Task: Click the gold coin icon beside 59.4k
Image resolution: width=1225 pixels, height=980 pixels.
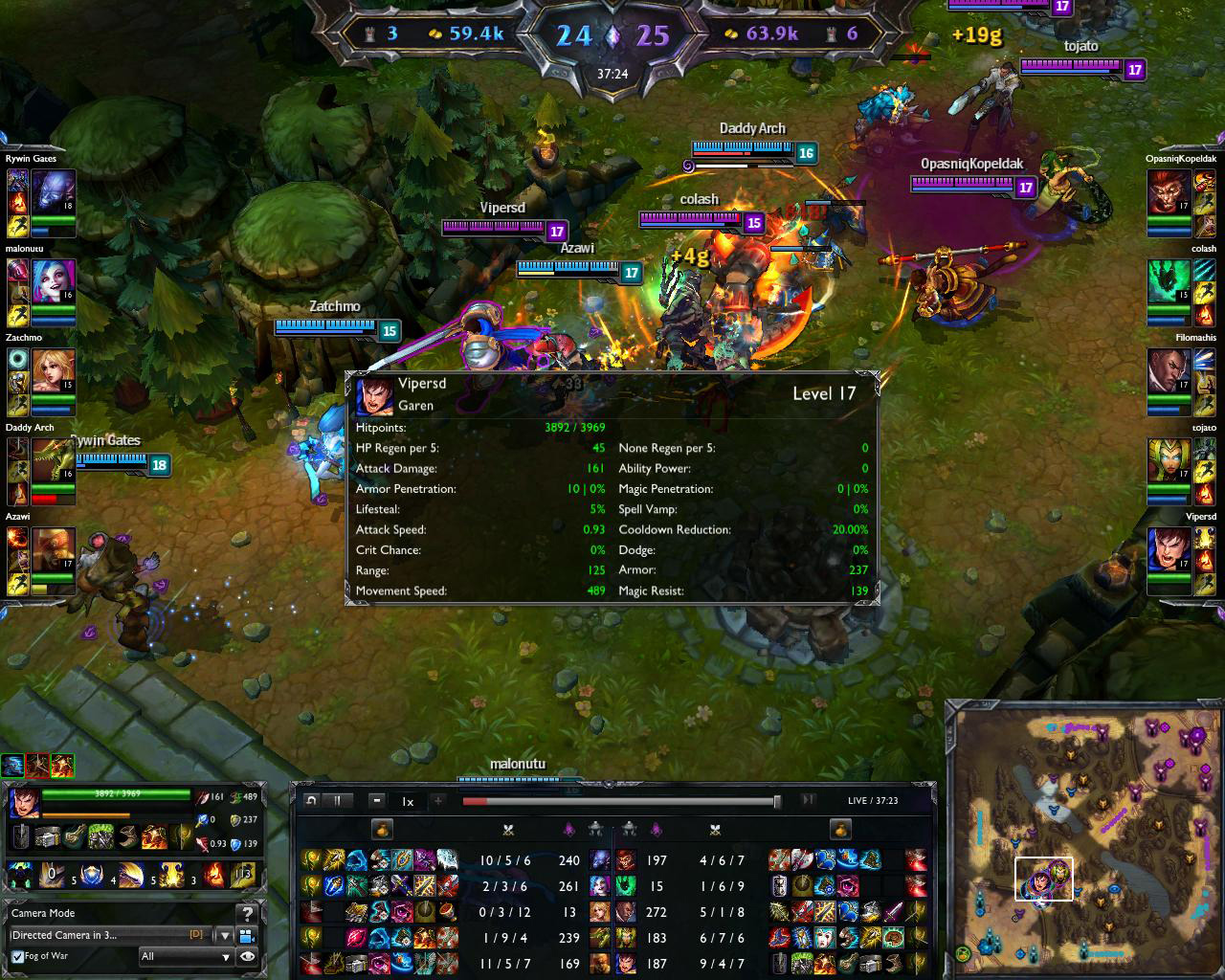Action: click(x=433, y=31)
